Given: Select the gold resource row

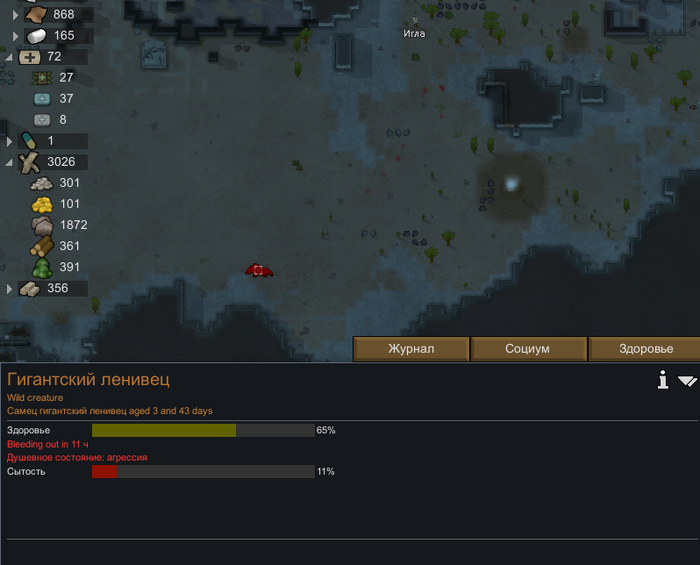Looking at the screenshot, I should 60,204.
